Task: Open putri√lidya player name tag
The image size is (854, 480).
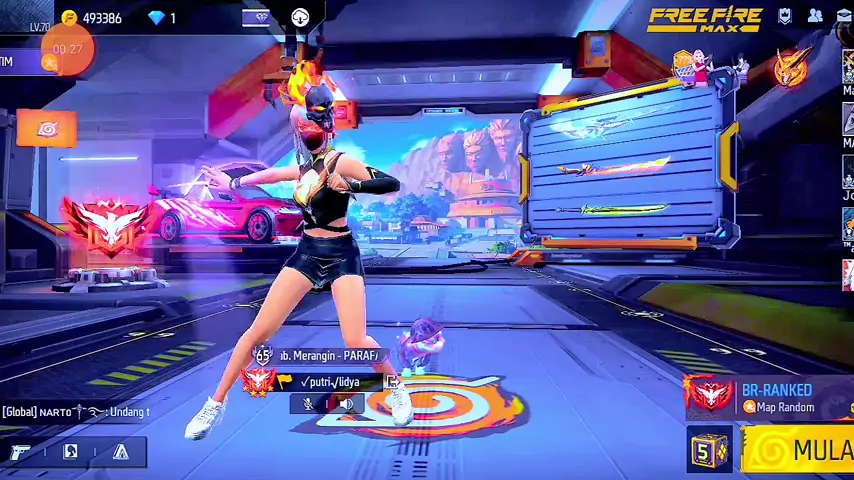Action: click(x=329, y=381)
